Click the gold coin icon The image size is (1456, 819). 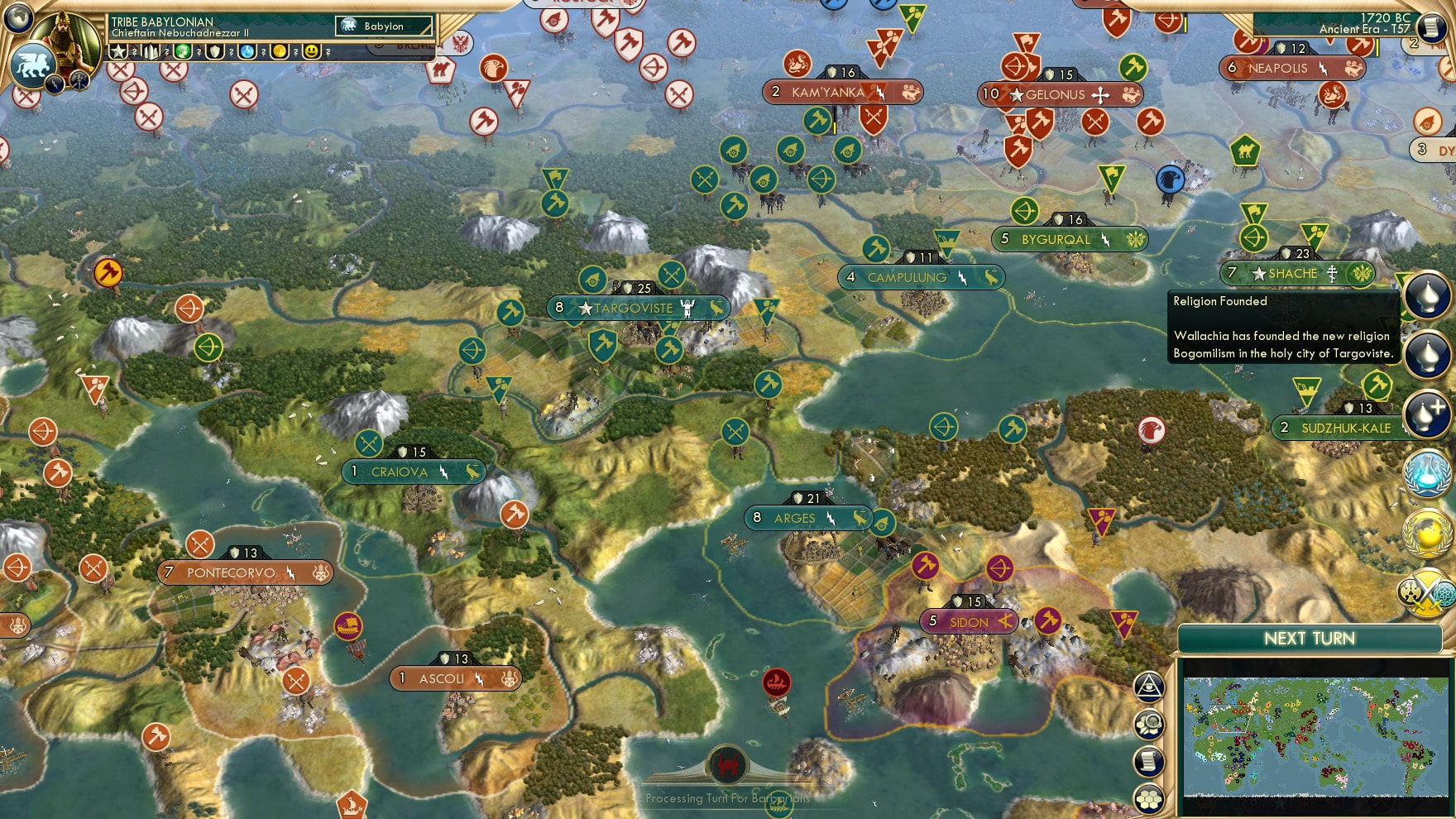280,51
